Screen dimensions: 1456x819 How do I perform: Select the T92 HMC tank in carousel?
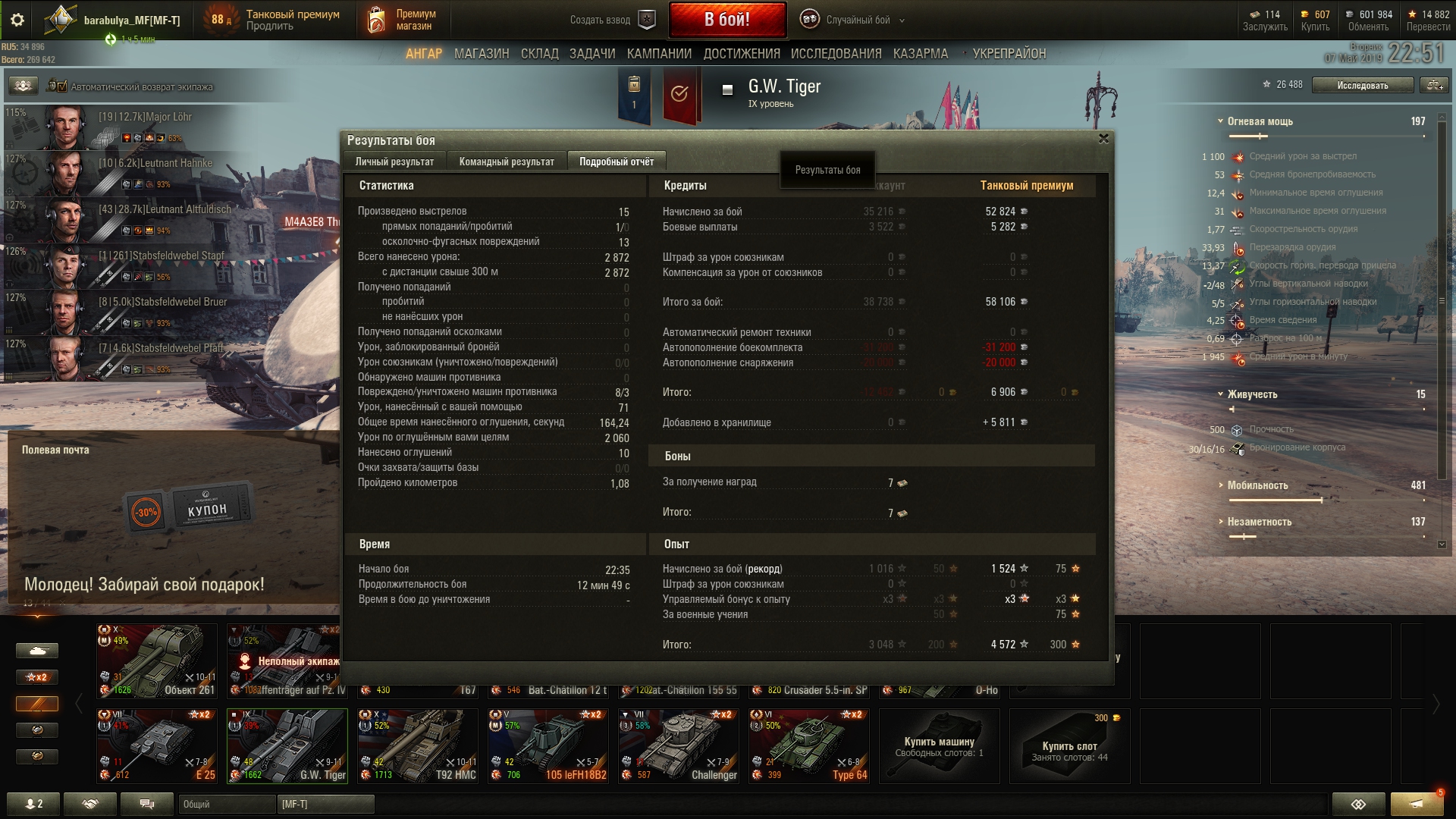click(x=418, y=745)
